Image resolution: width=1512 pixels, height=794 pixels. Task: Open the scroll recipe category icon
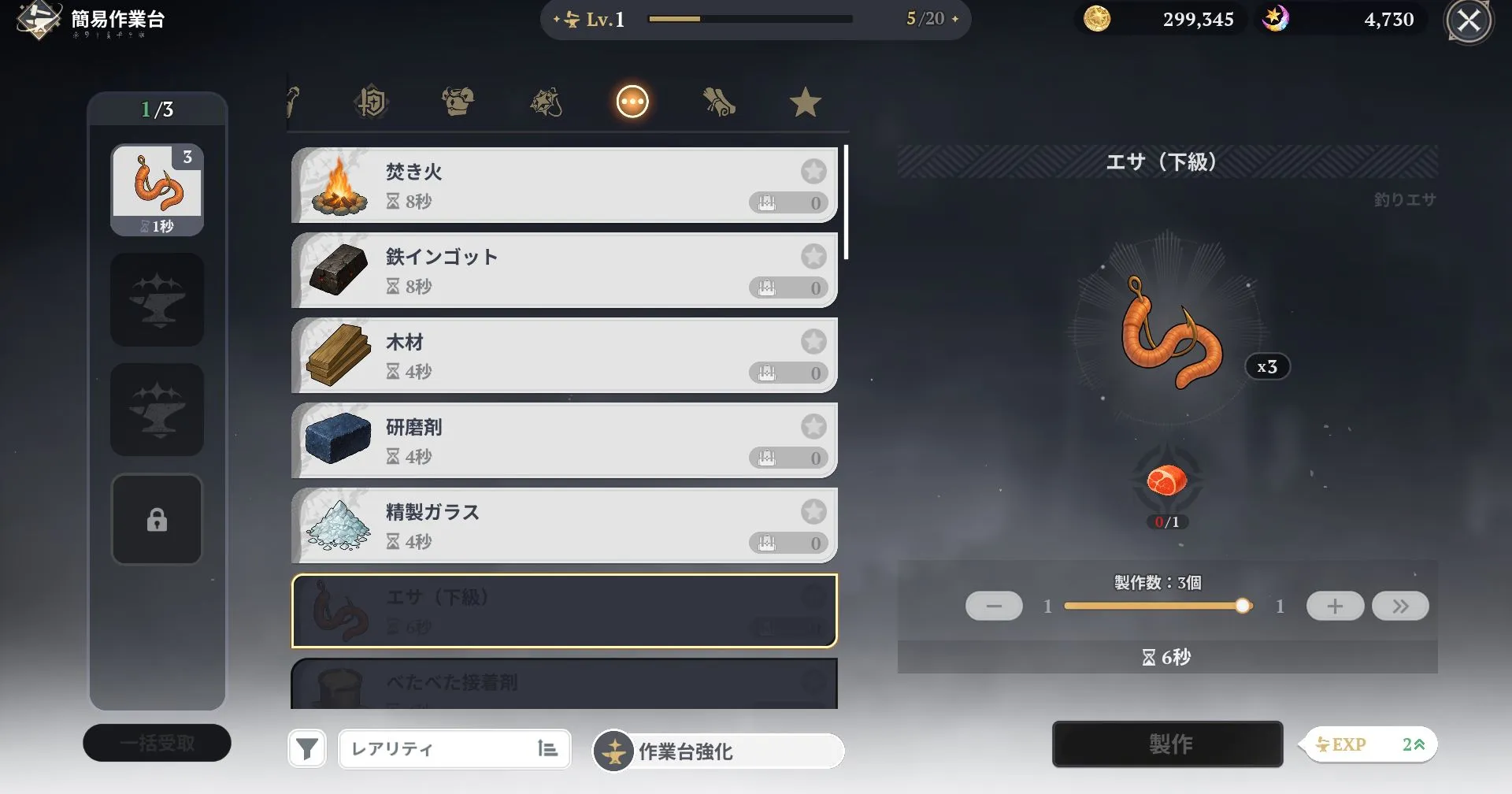(x=719, y=101)
